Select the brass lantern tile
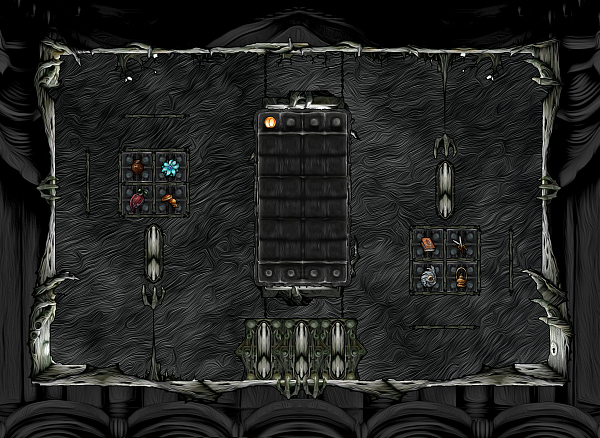 coord(461,275)
